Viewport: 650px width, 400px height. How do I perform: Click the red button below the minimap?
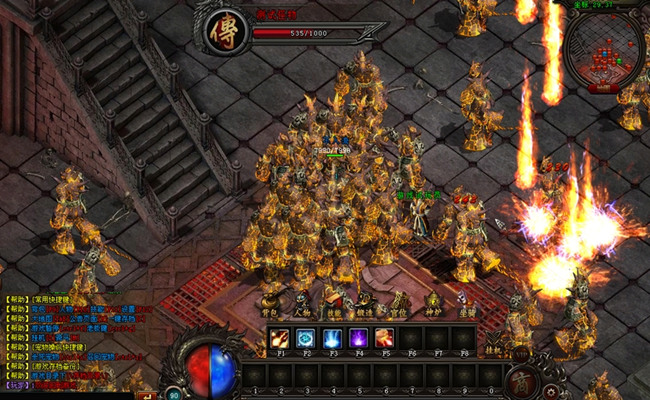602,88
